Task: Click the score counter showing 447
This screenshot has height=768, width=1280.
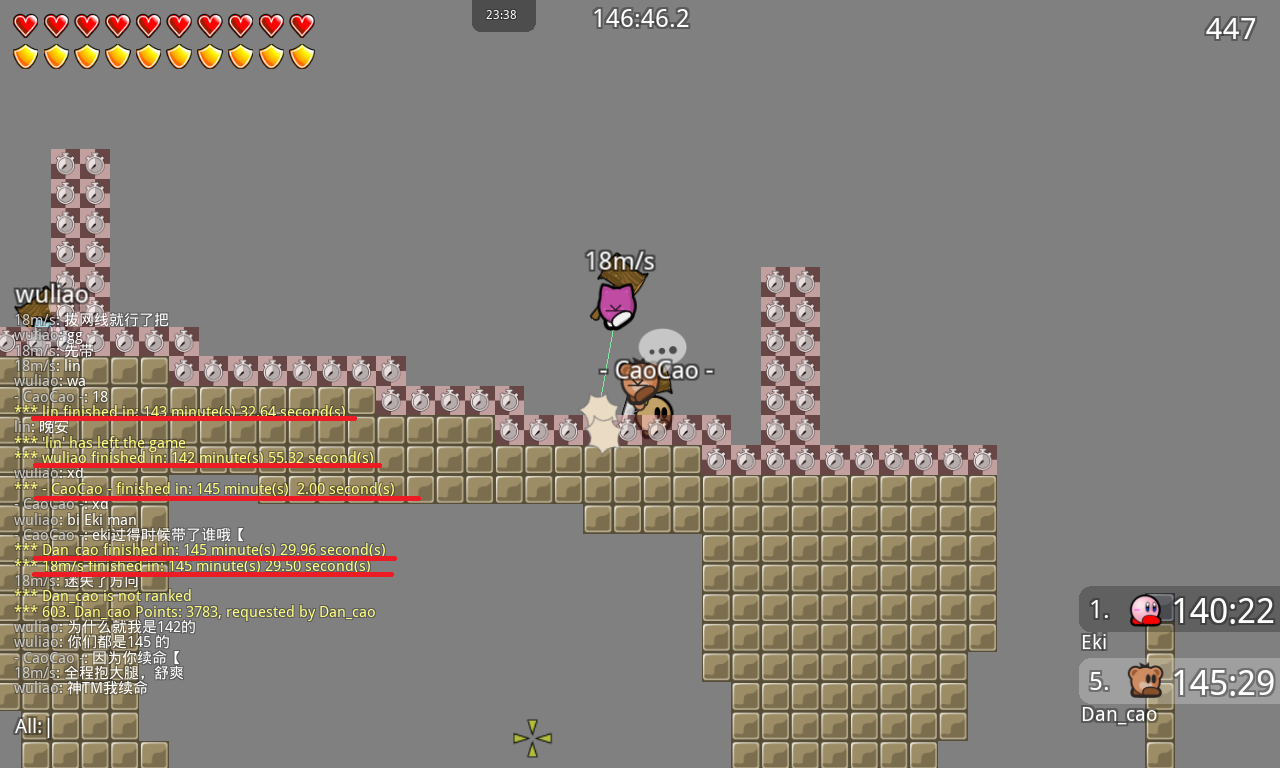Action: [1230, 28]
